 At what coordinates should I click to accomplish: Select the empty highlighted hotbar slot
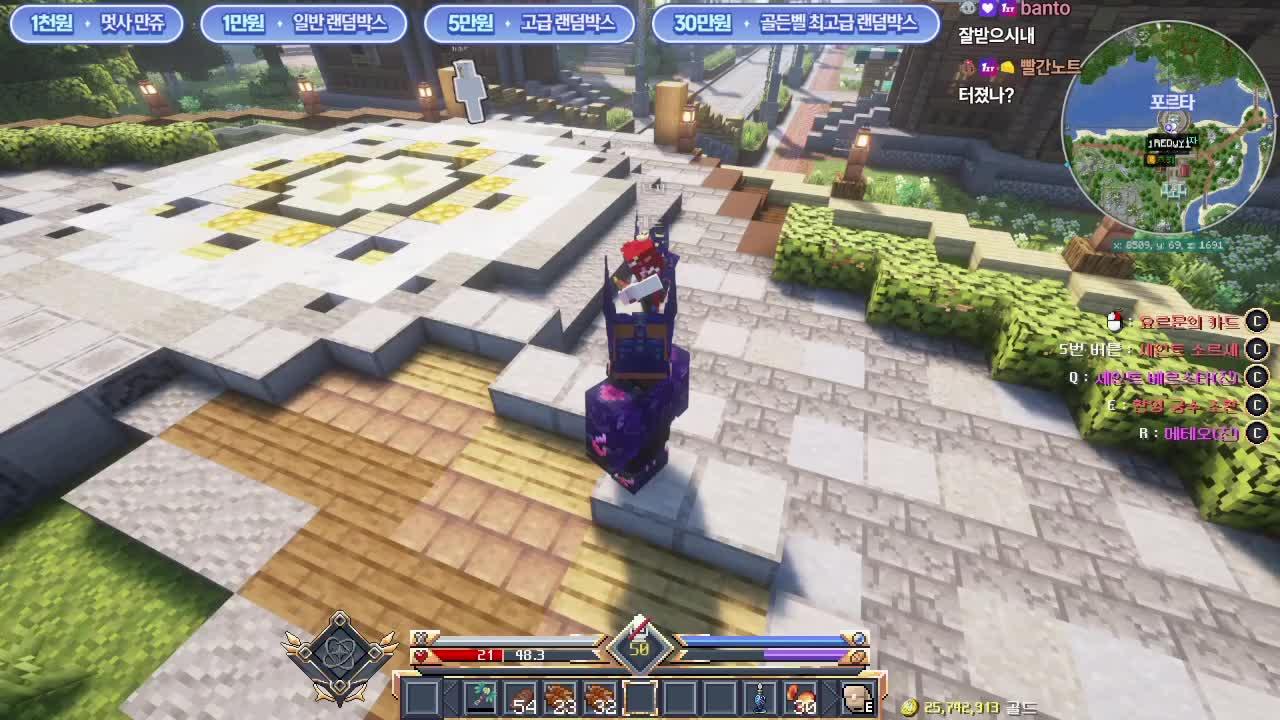pyautogui.click(x=638, y=695)
